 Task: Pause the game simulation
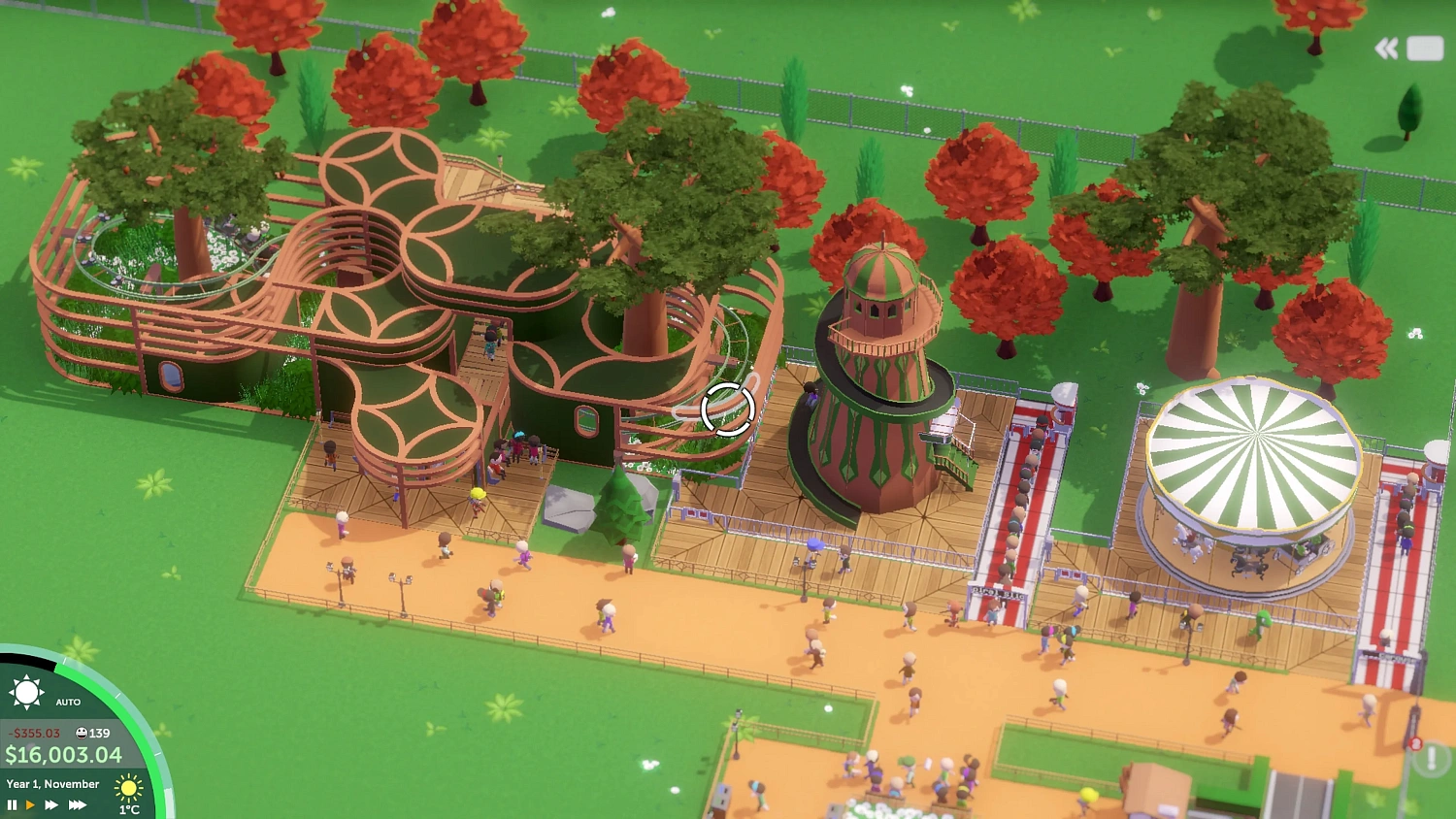click(x=13, y=804)
